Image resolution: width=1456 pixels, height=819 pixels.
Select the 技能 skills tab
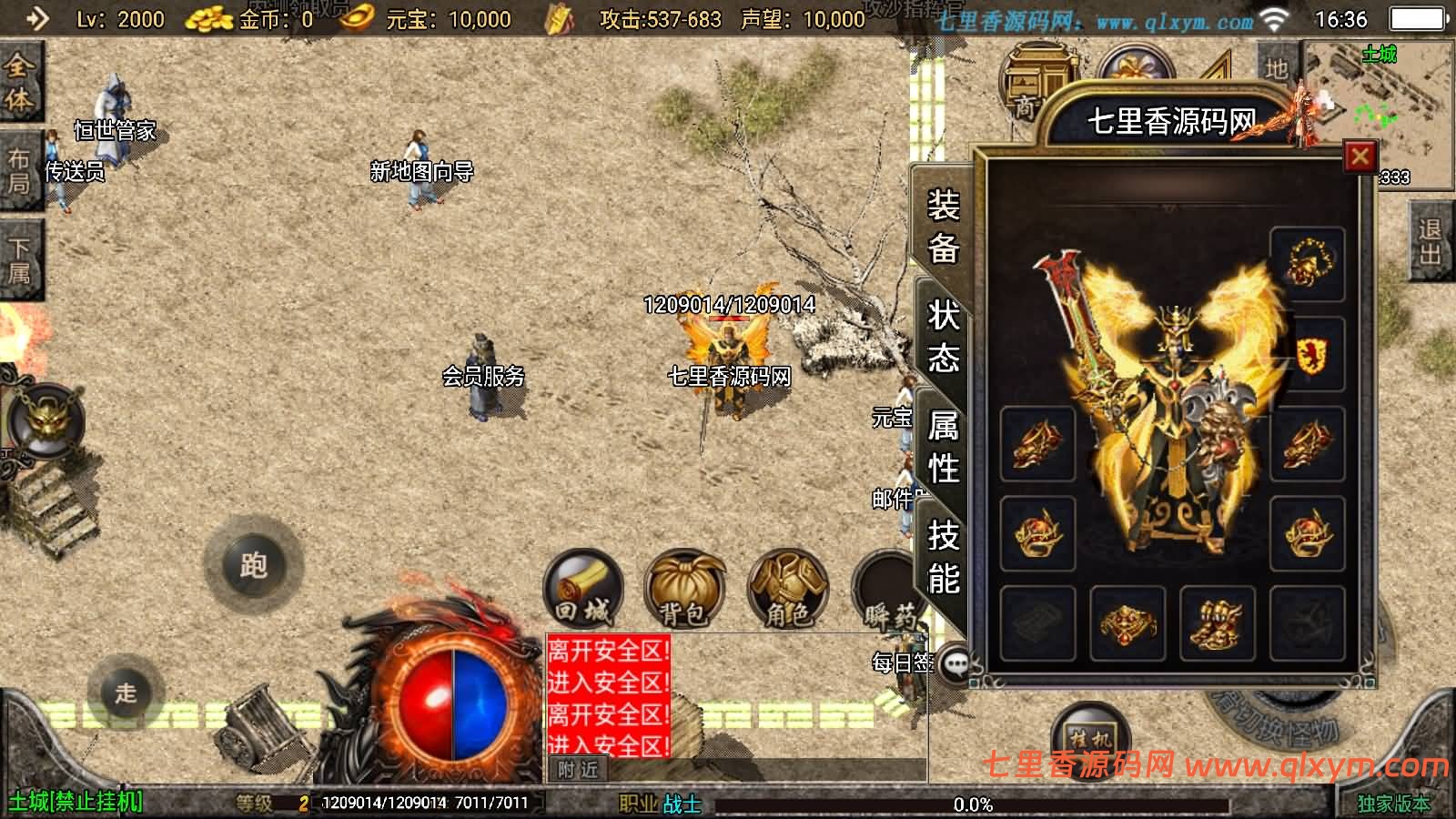(943, 557)
